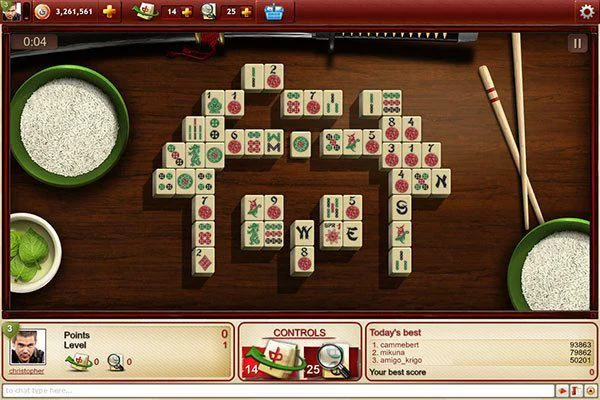Select the lone green circle center tile
This screenshot has width=600, height=400.
[x=300, y=144]
